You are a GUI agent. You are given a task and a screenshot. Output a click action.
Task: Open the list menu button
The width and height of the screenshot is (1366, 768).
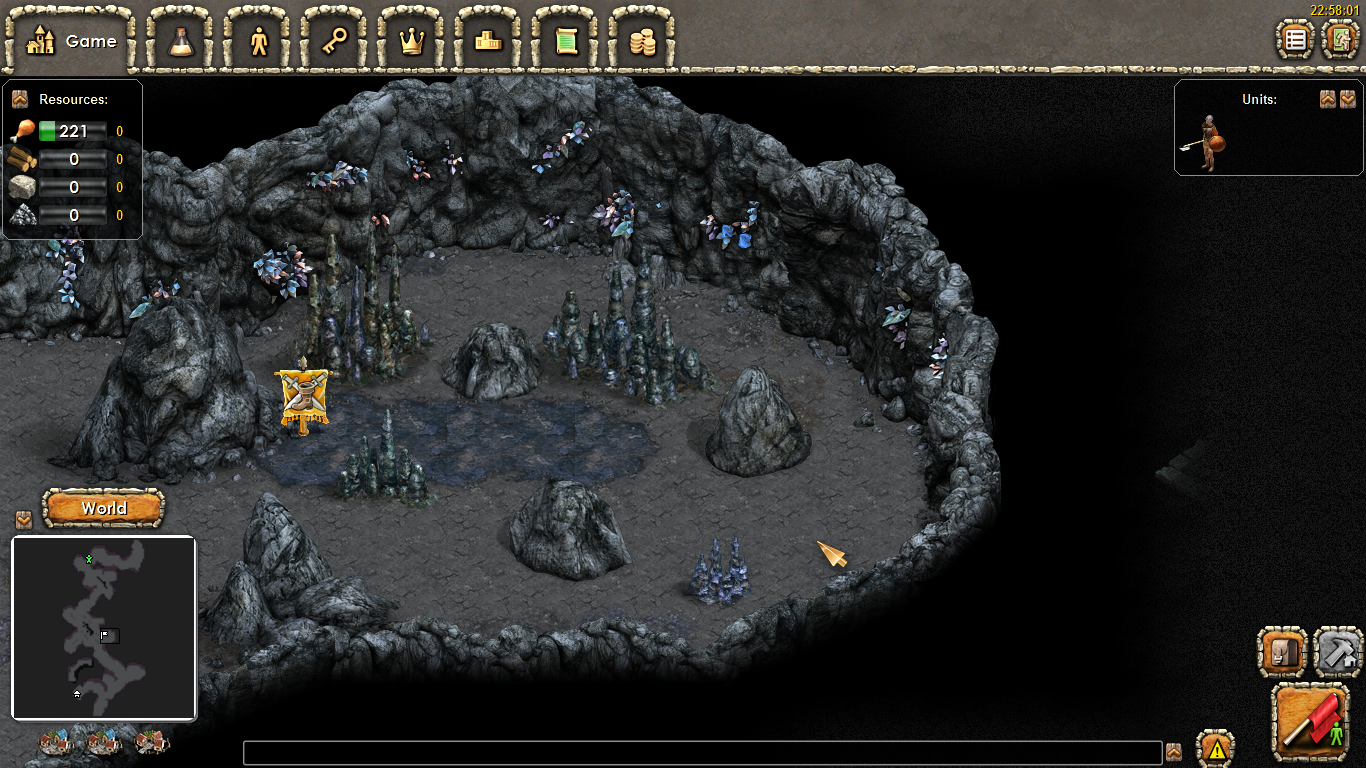[1296, 40]
